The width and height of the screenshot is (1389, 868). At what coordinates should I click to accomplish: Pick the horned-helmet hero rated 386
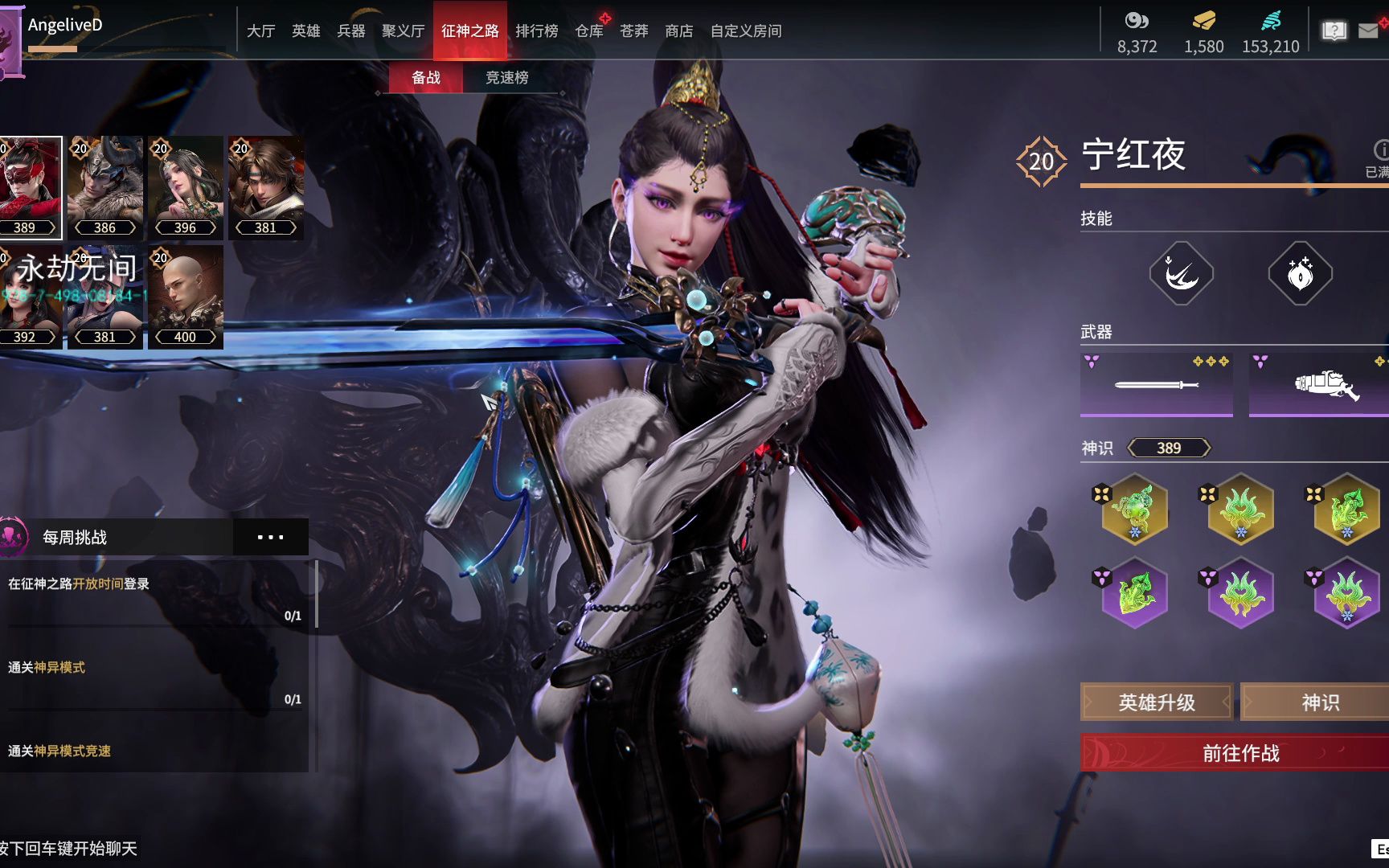tap(104, 187)
